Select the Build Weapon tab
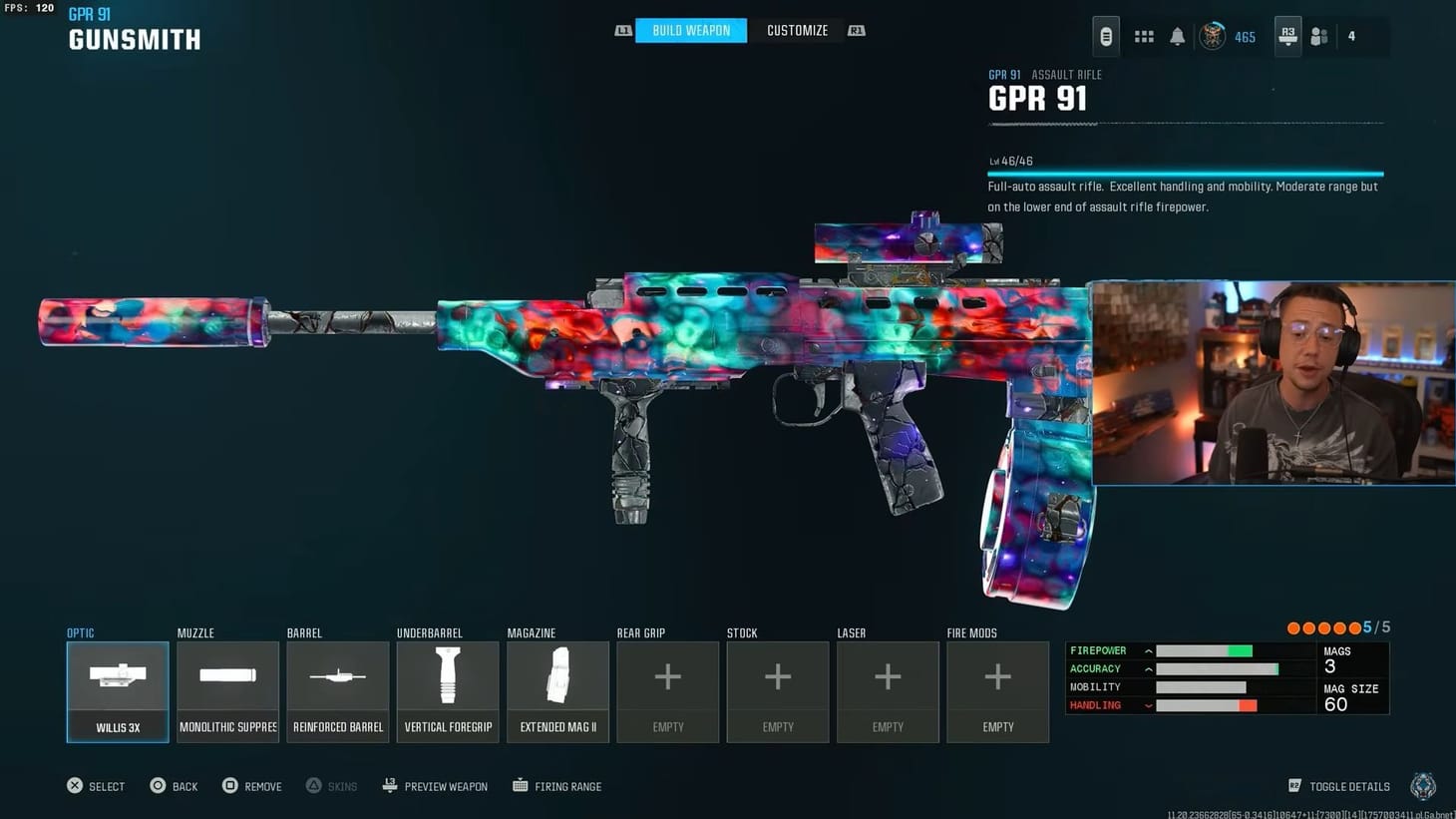Viewport: 1456px width, 819px height. (690, 30)
